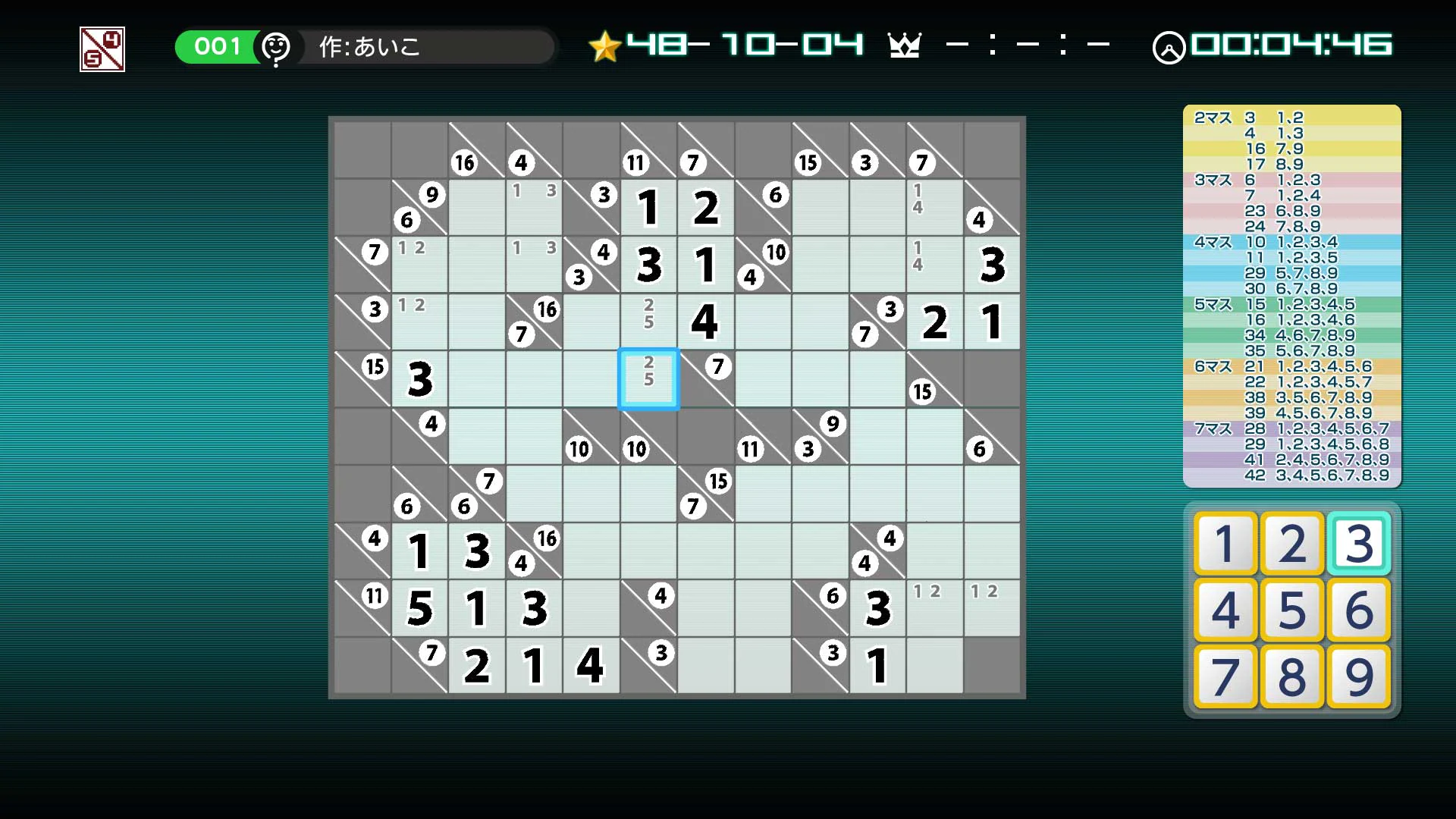The width and height of the screenshot is (1456, 819).
Task: Click the clock icon beside the 00:04:46 timer
Action: (x=1170, y=48)
